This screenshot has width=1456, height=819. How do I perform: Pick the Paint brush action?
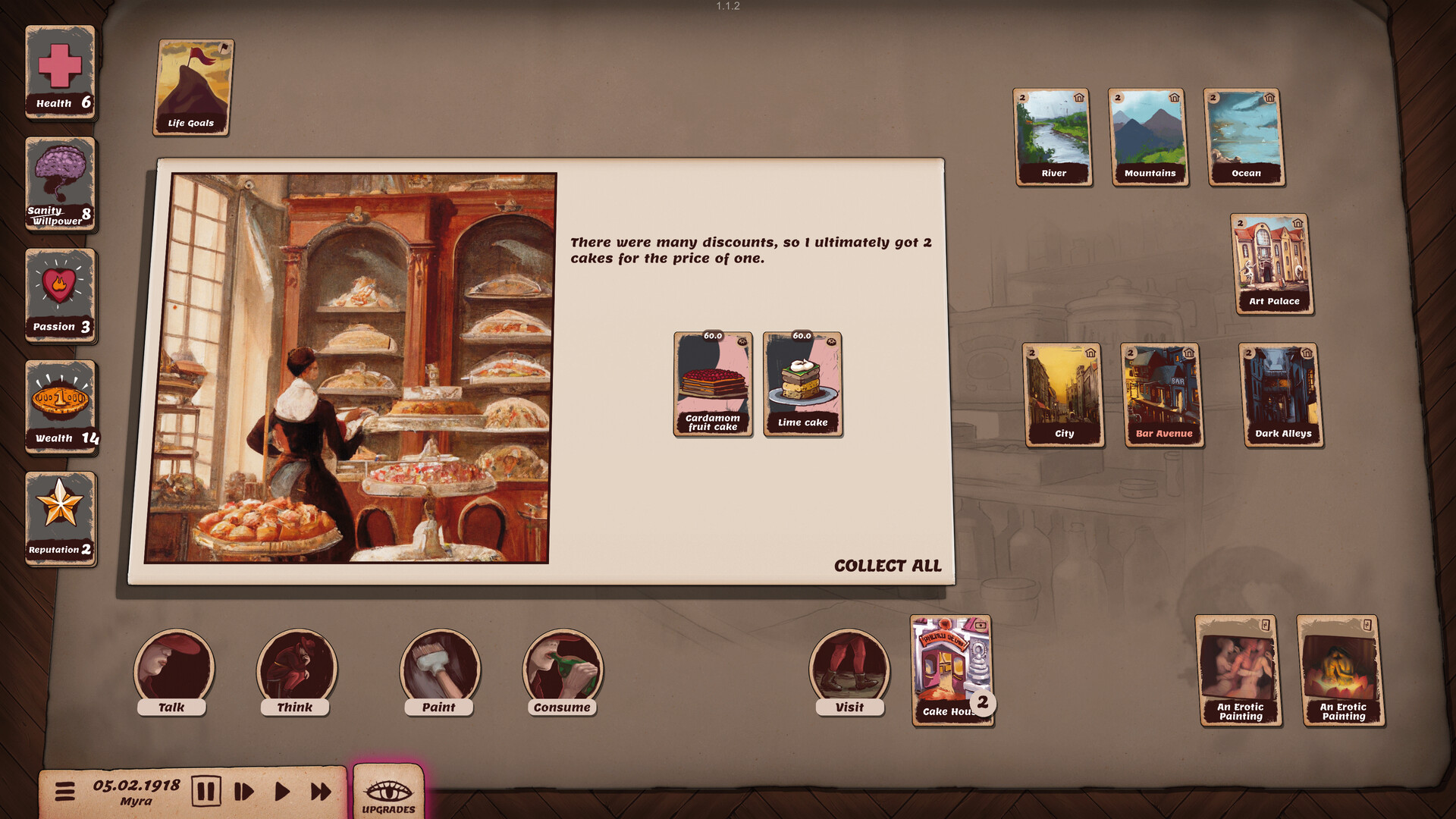(x=440, y=671)
